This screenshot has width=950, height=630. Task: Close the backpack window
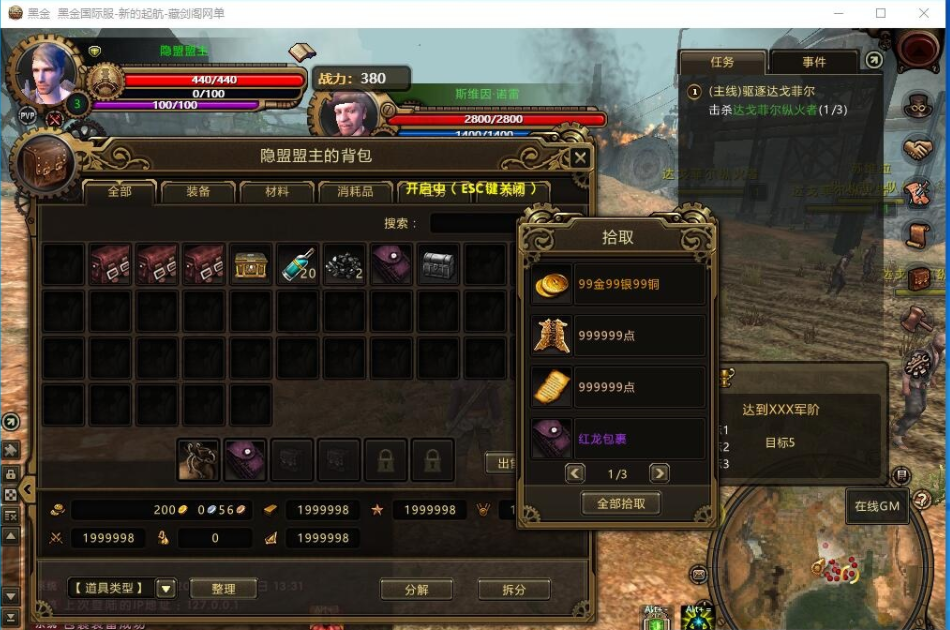[580, 157]
